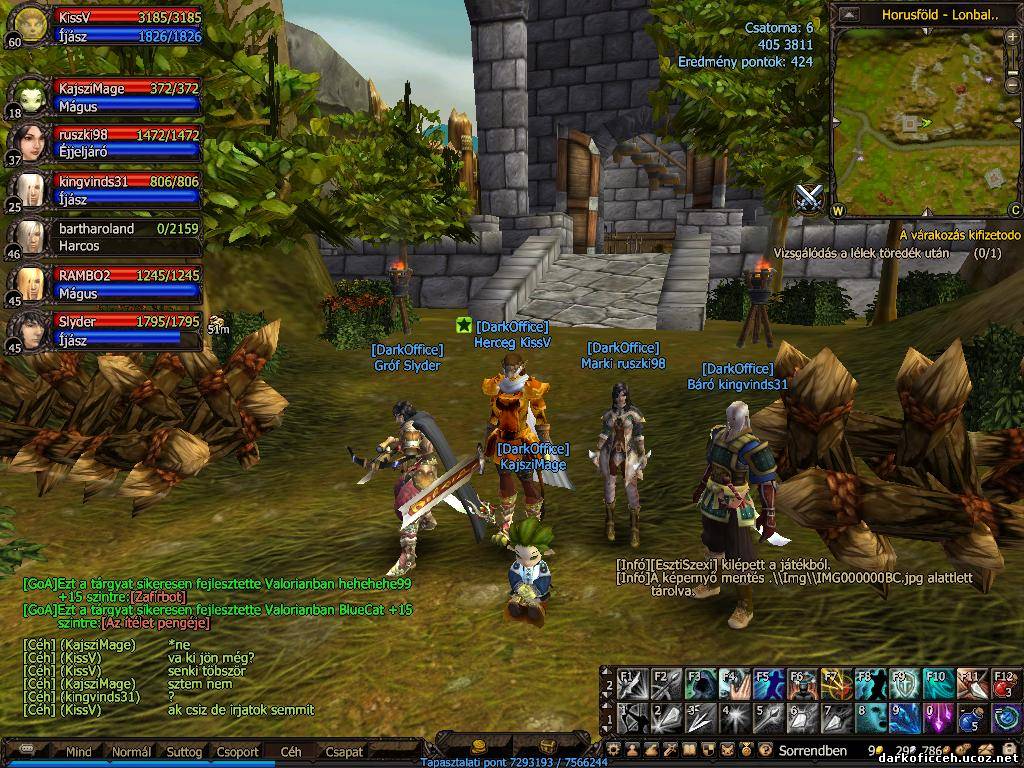This screenshot has height=768, width=1024.
Task: Open the Csapat chat tab
Action: point(344,751)
